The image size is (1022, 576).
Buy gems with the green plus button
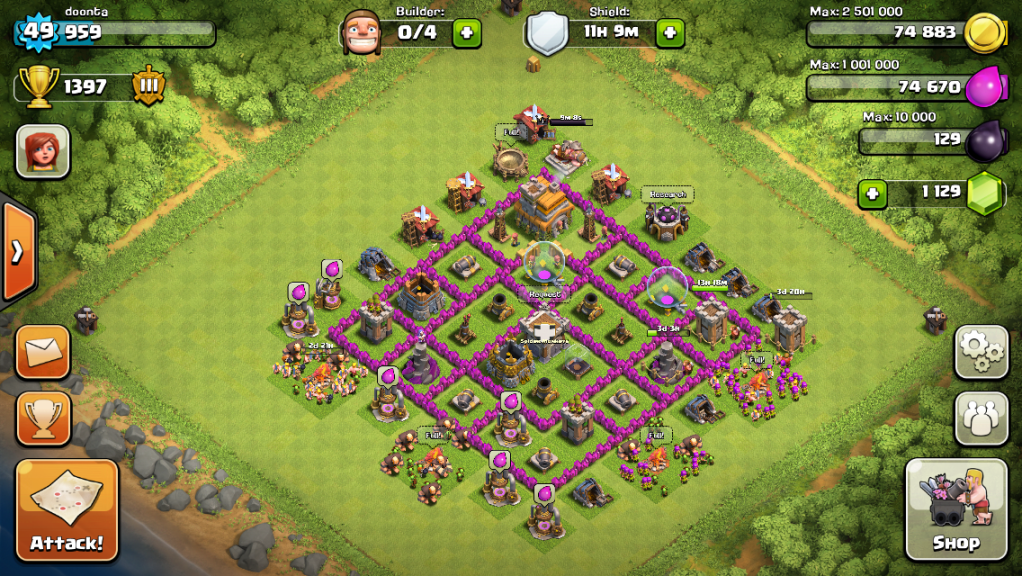tap(872, 192)
